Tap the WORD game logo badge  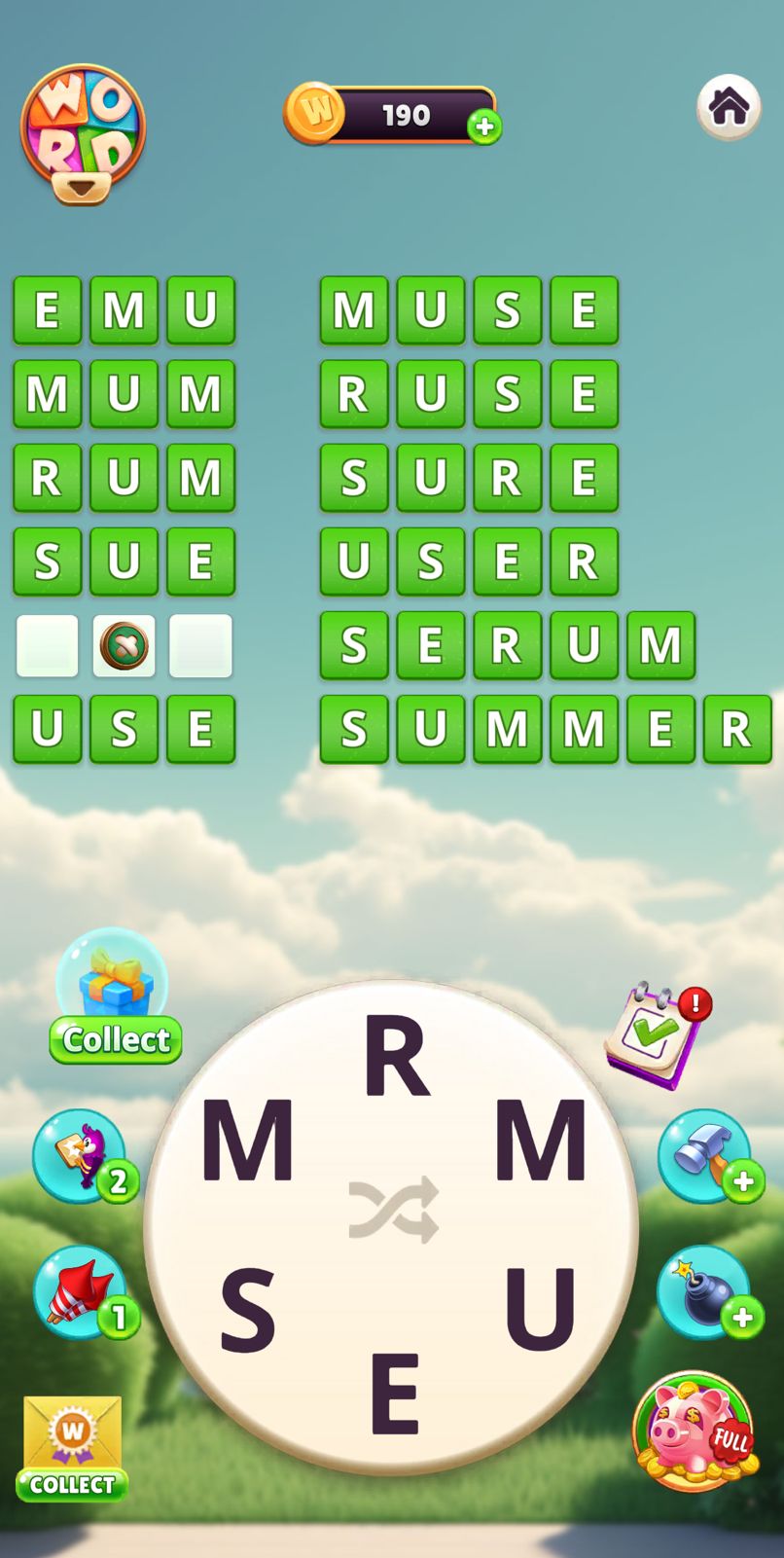[84, 132]
